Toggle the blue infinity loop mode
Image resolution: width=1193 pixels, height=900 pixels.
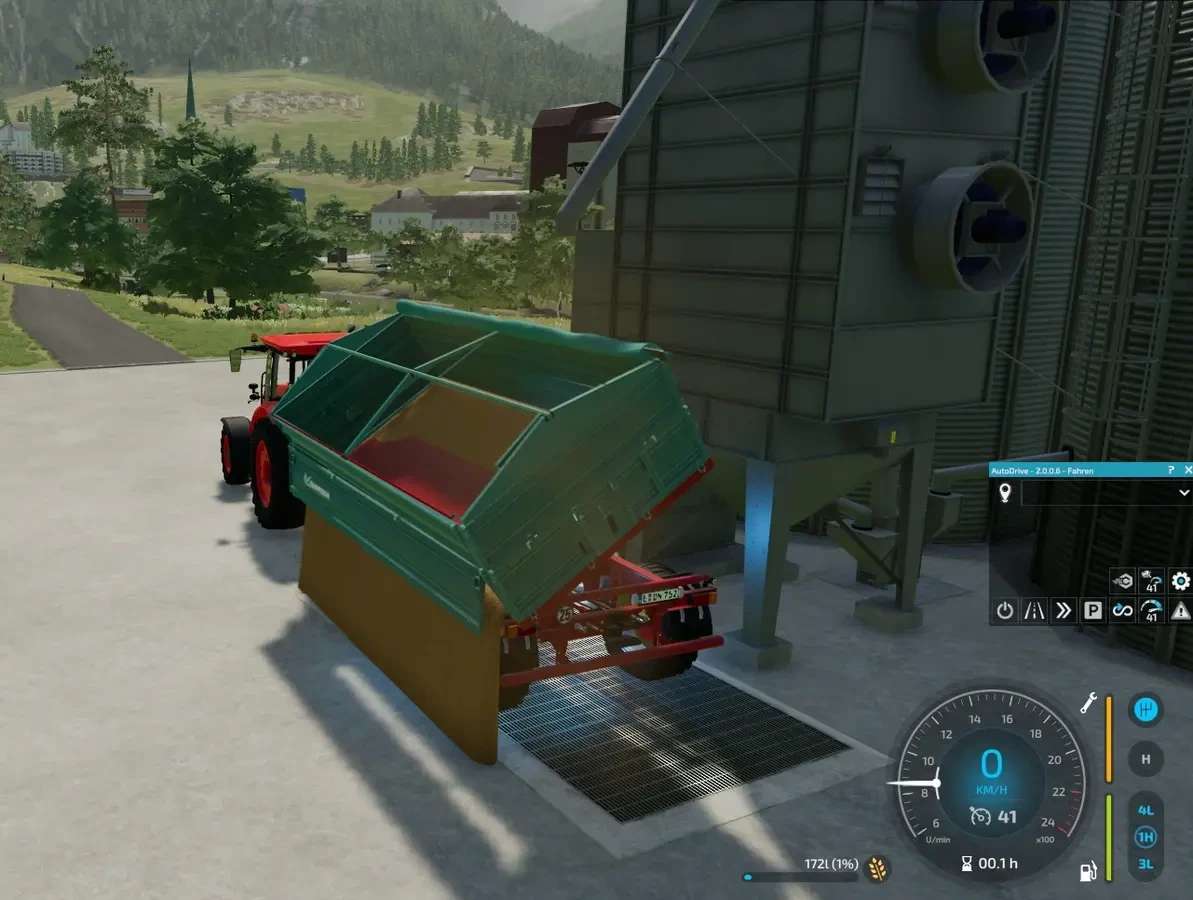(x=1122, y=610)
